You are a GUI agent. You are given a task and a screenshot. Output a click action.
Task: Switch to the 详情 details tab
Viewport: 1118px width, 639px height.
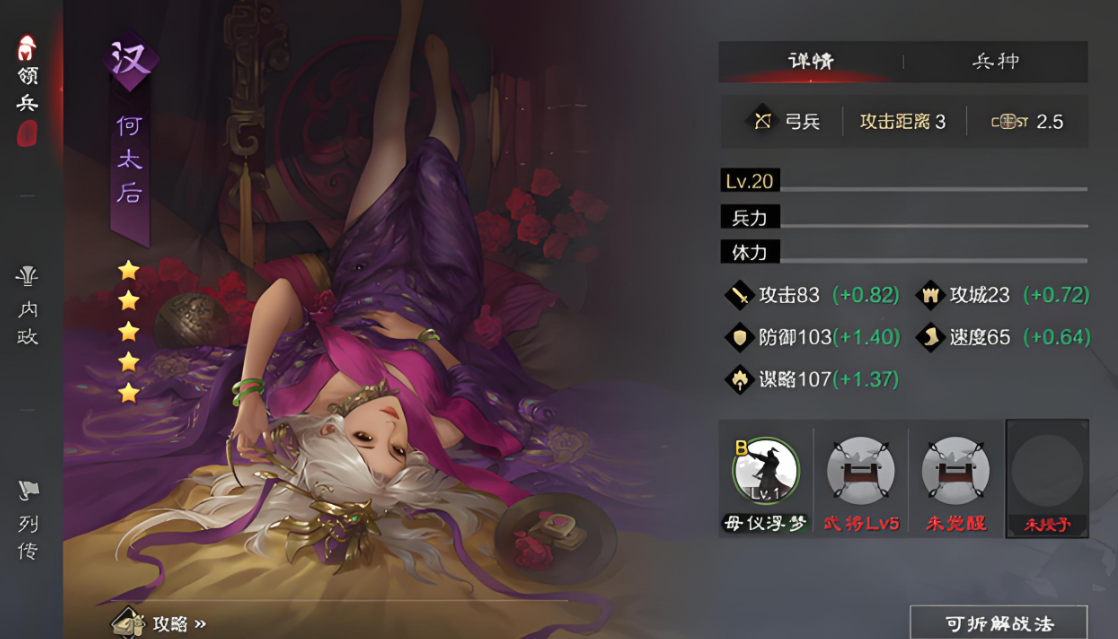(811, 62)
